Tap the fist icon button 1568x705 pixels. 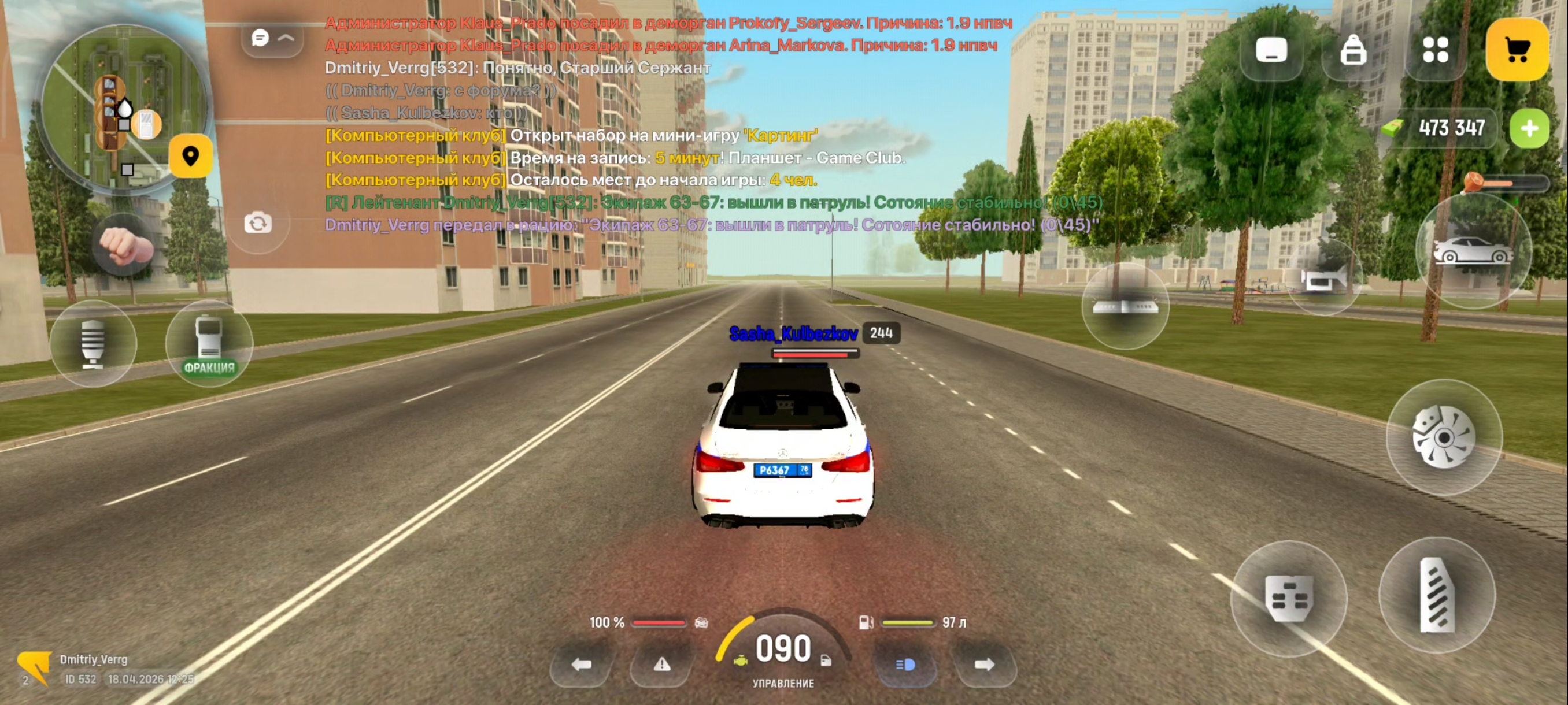tap(125, 245)
